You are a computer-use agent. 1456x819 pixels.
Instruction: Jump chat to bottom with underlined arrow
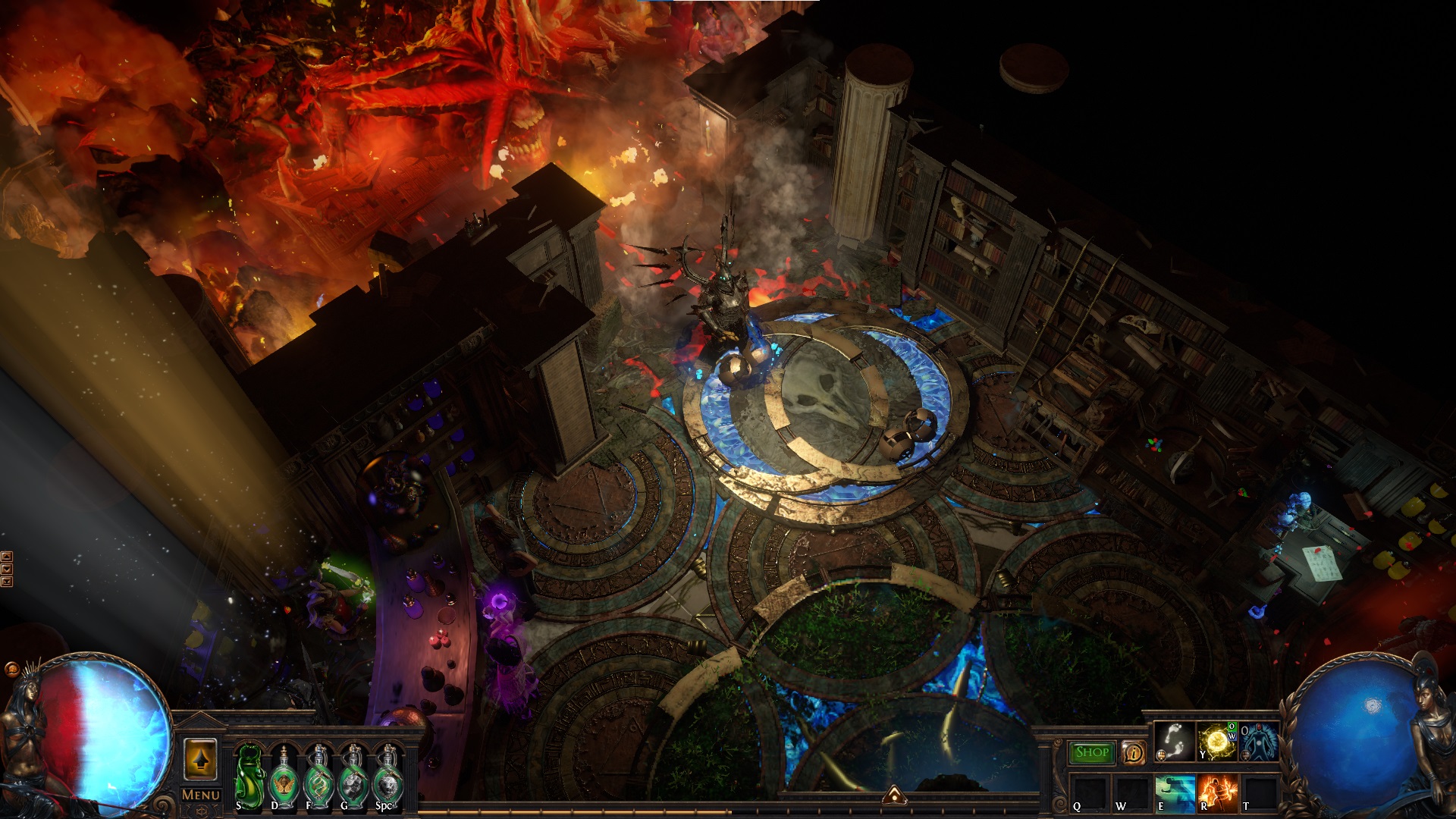coord(7,582)
